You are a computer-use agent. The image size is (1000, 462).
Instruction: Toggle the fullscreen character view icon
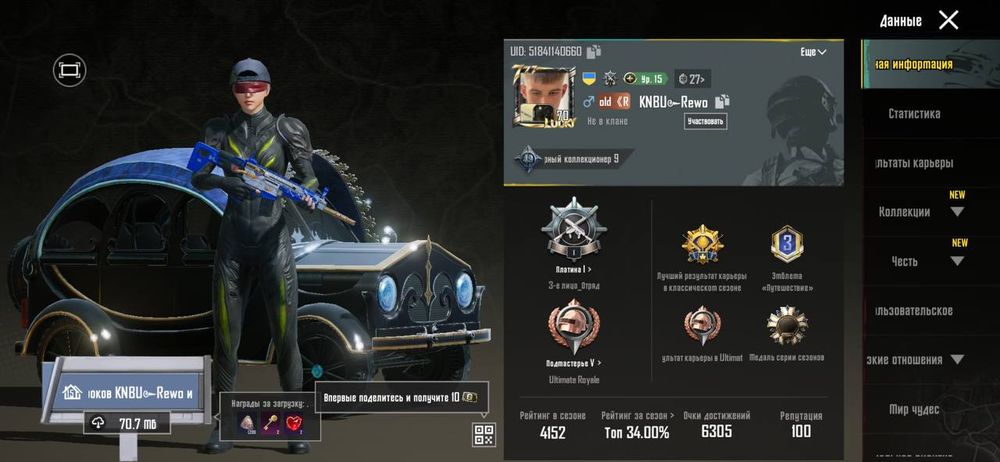69,70
